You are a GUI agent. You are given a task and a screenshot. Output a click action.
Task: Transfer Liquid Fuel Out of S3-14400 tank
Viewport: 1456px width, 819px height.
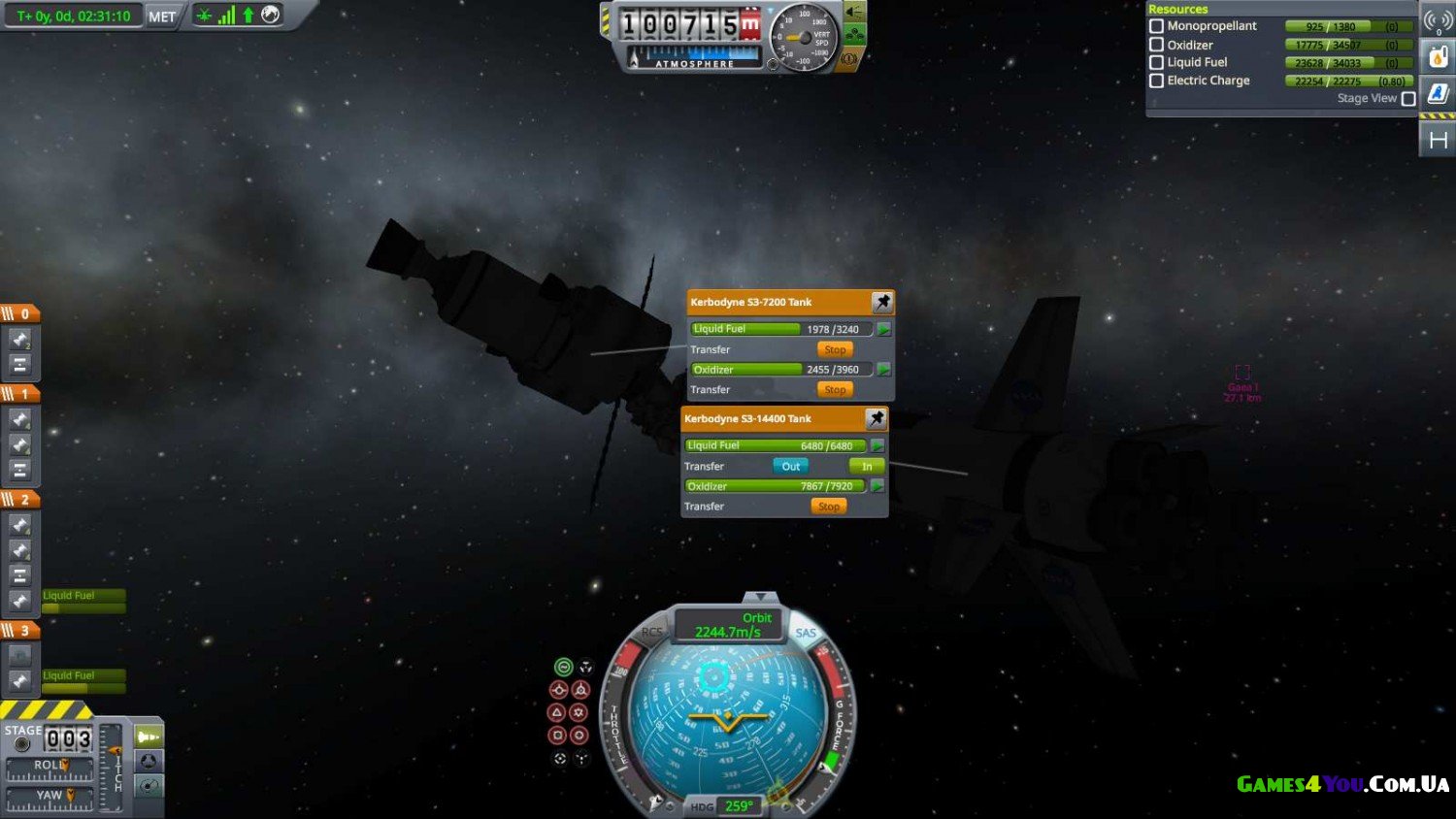click(790, 466)
